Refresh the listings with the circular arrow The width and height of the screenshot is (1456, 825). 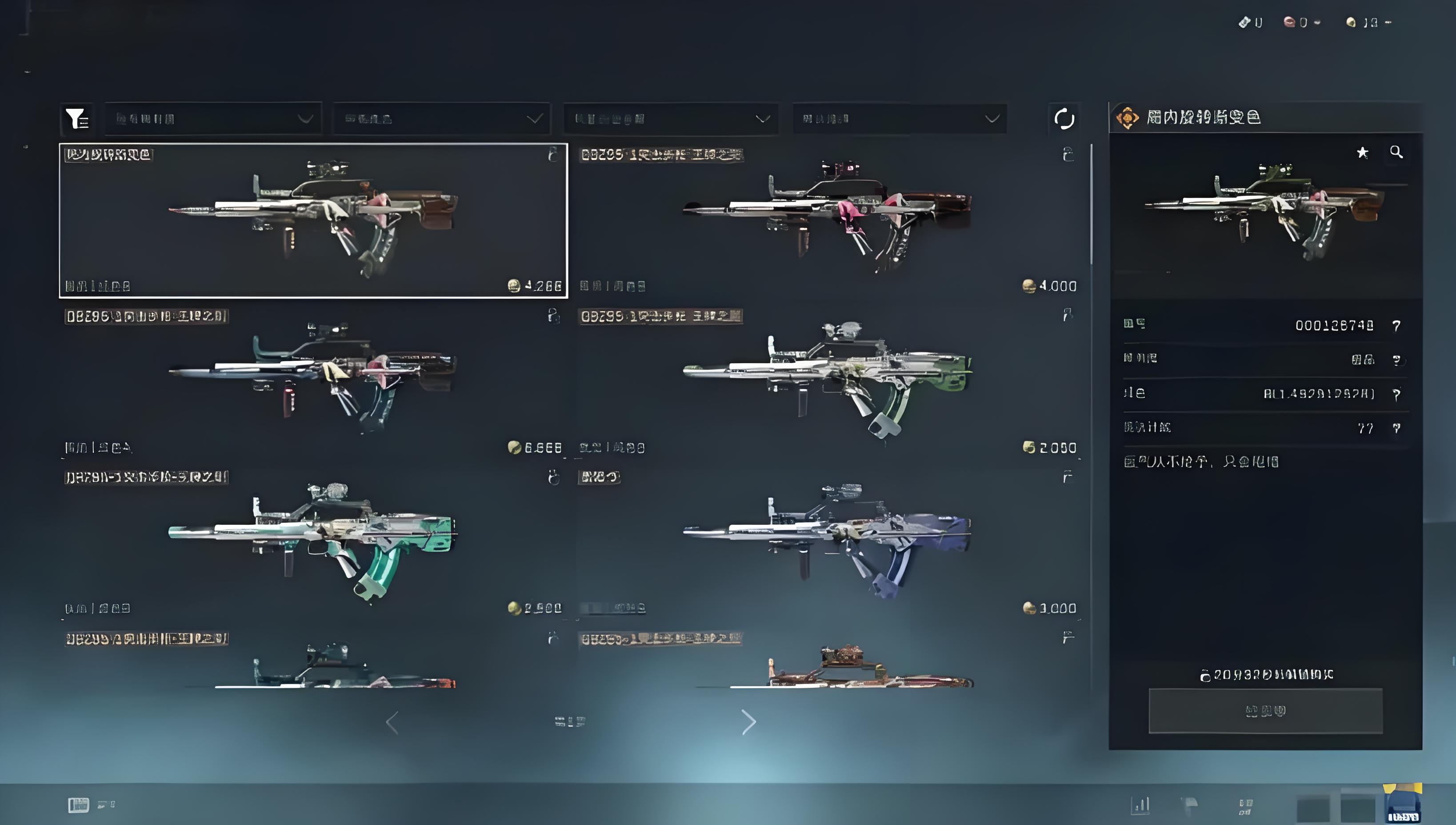[x=1064, y=118]
